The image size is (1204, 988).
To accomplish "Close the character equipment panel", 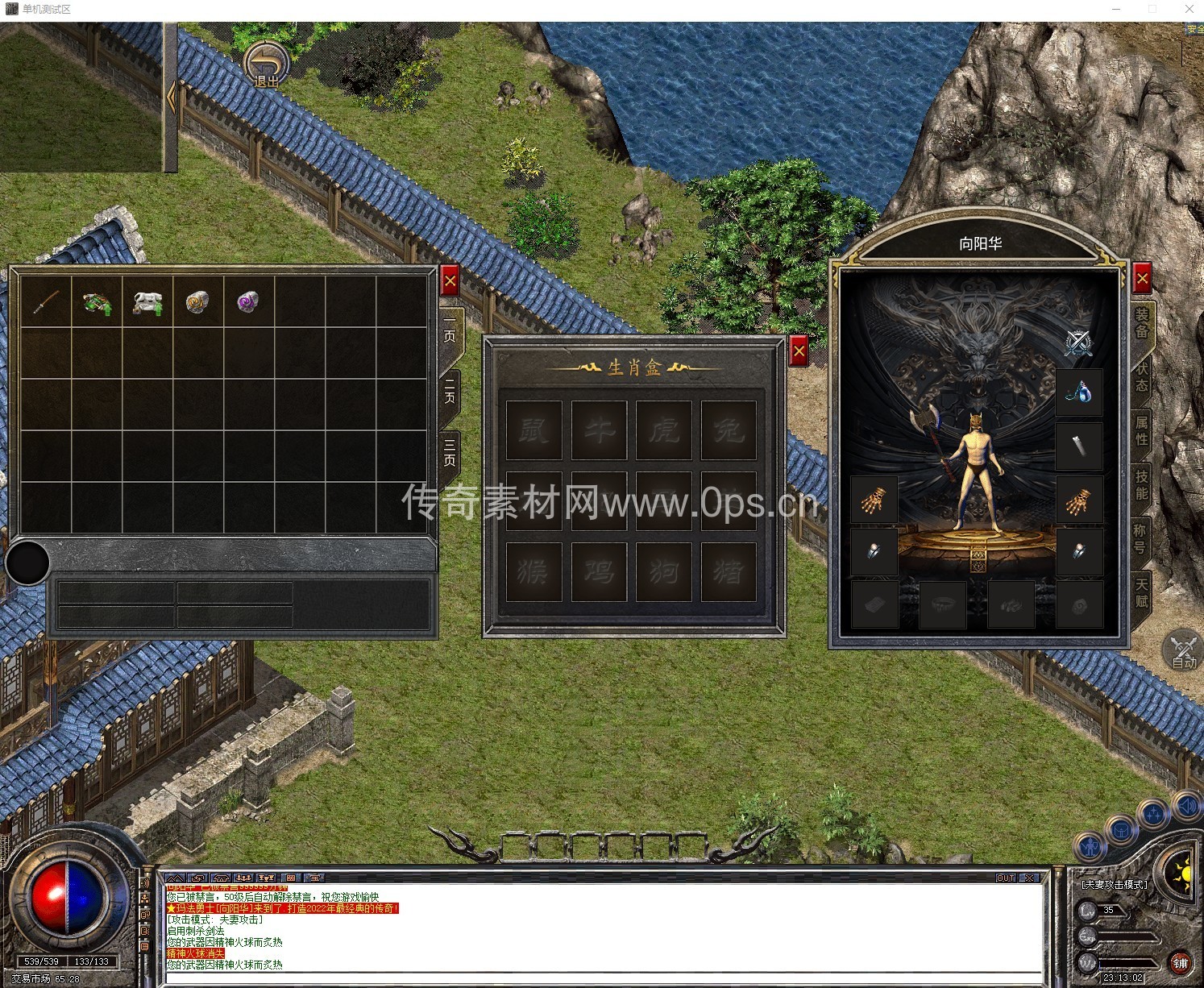I will [x=1141, y=279].
